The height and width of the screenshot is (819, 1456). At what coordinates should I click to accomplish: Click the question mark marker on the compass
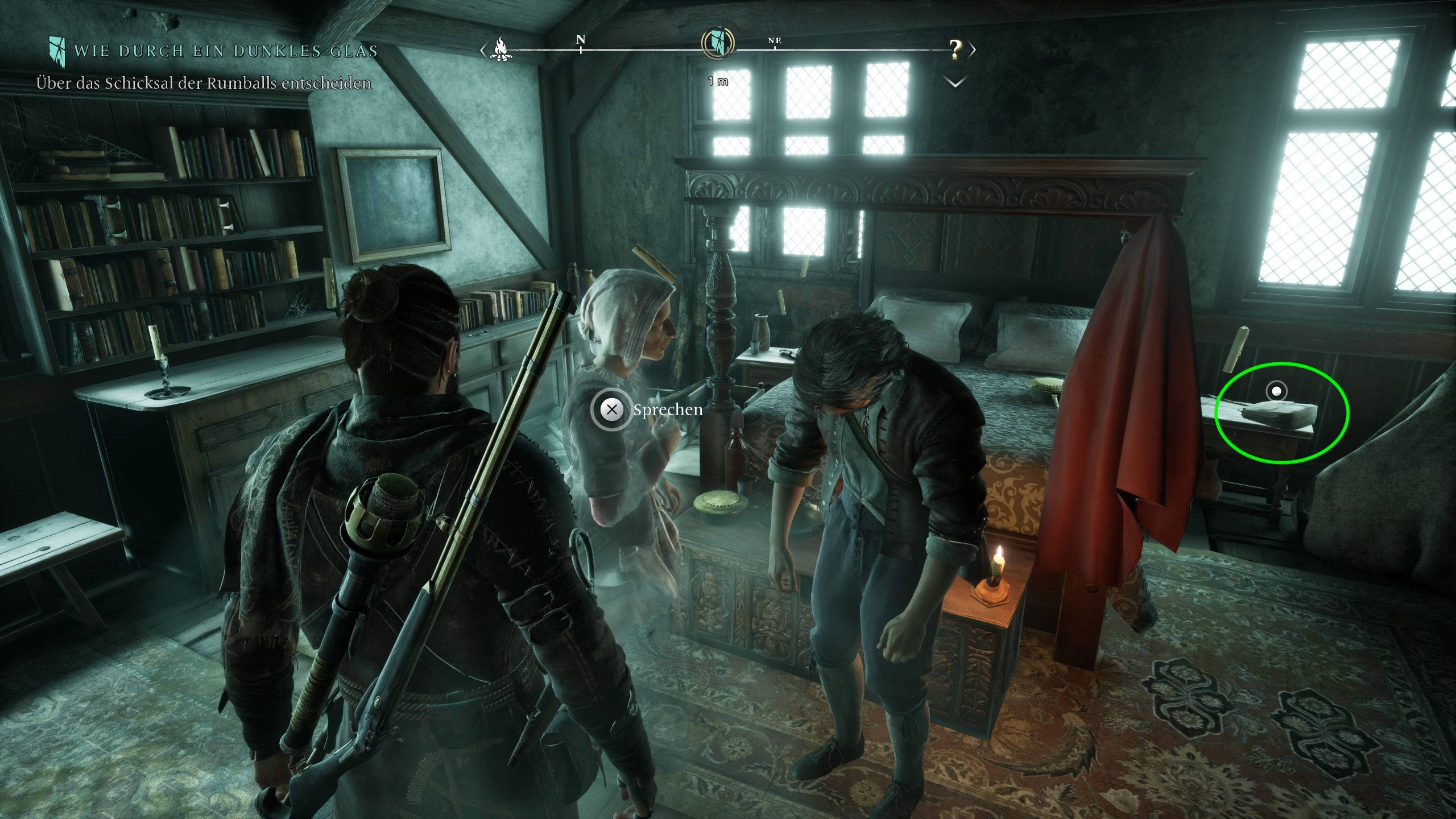coord(955,49)
